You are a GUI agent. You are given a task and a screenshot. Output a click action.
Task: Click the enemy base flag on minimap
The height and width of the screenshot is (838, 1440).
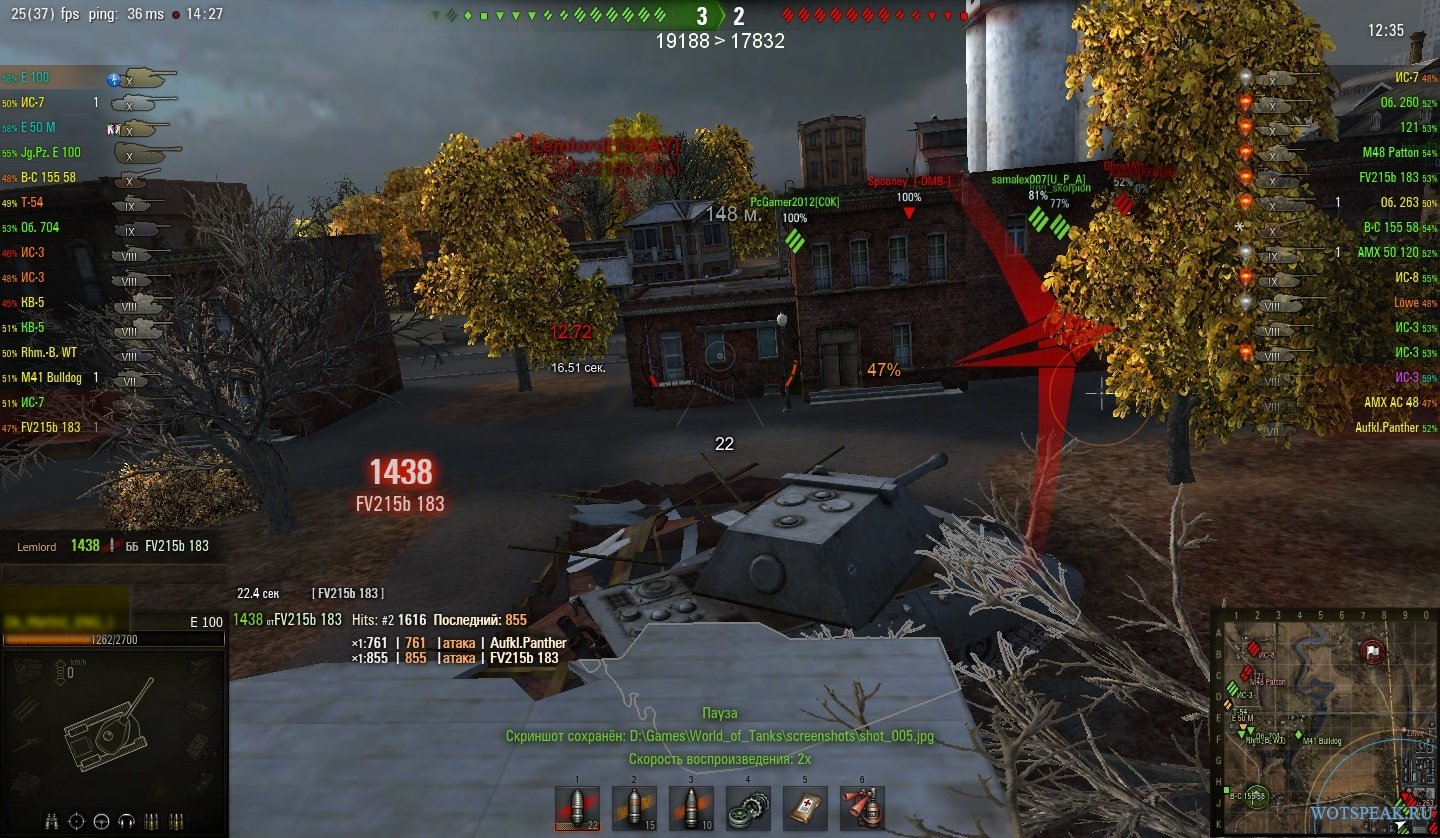(x=1372, y=651)
